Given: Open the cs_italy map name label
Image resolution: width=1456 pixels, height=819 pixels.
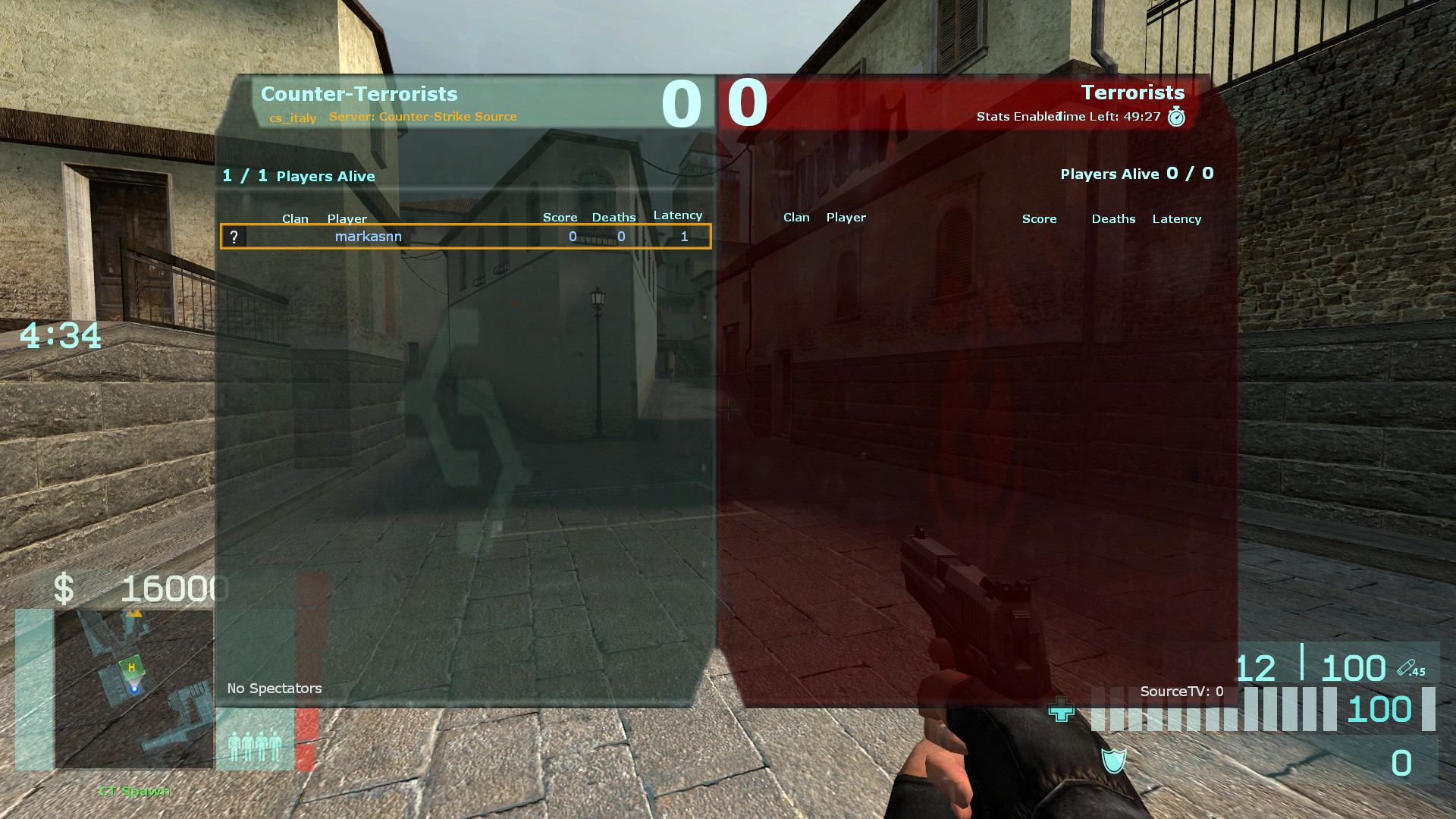Looking at the screenshot, I should (293, 118).
